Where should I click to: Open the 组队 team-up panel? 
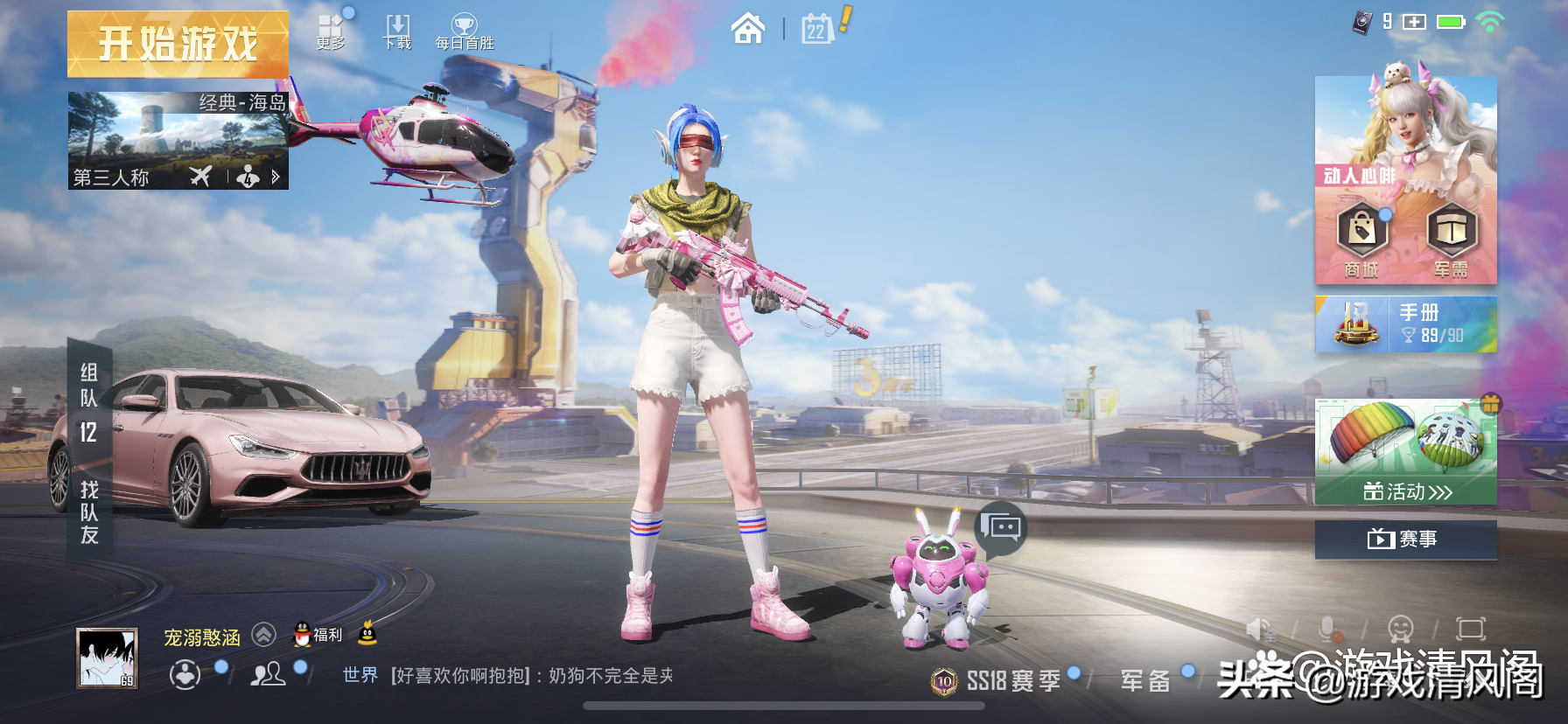(89, 402)
